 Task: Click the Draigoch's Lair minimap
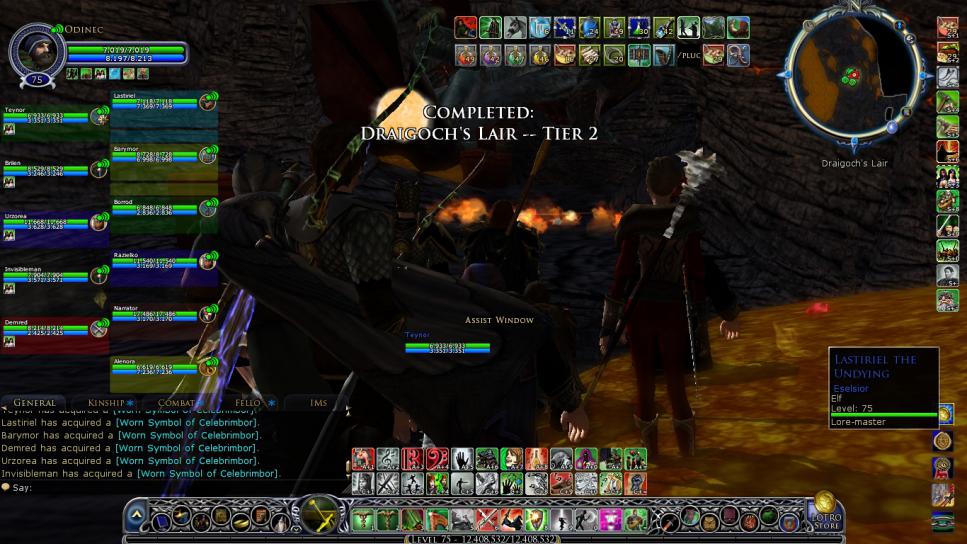[854, 80]
